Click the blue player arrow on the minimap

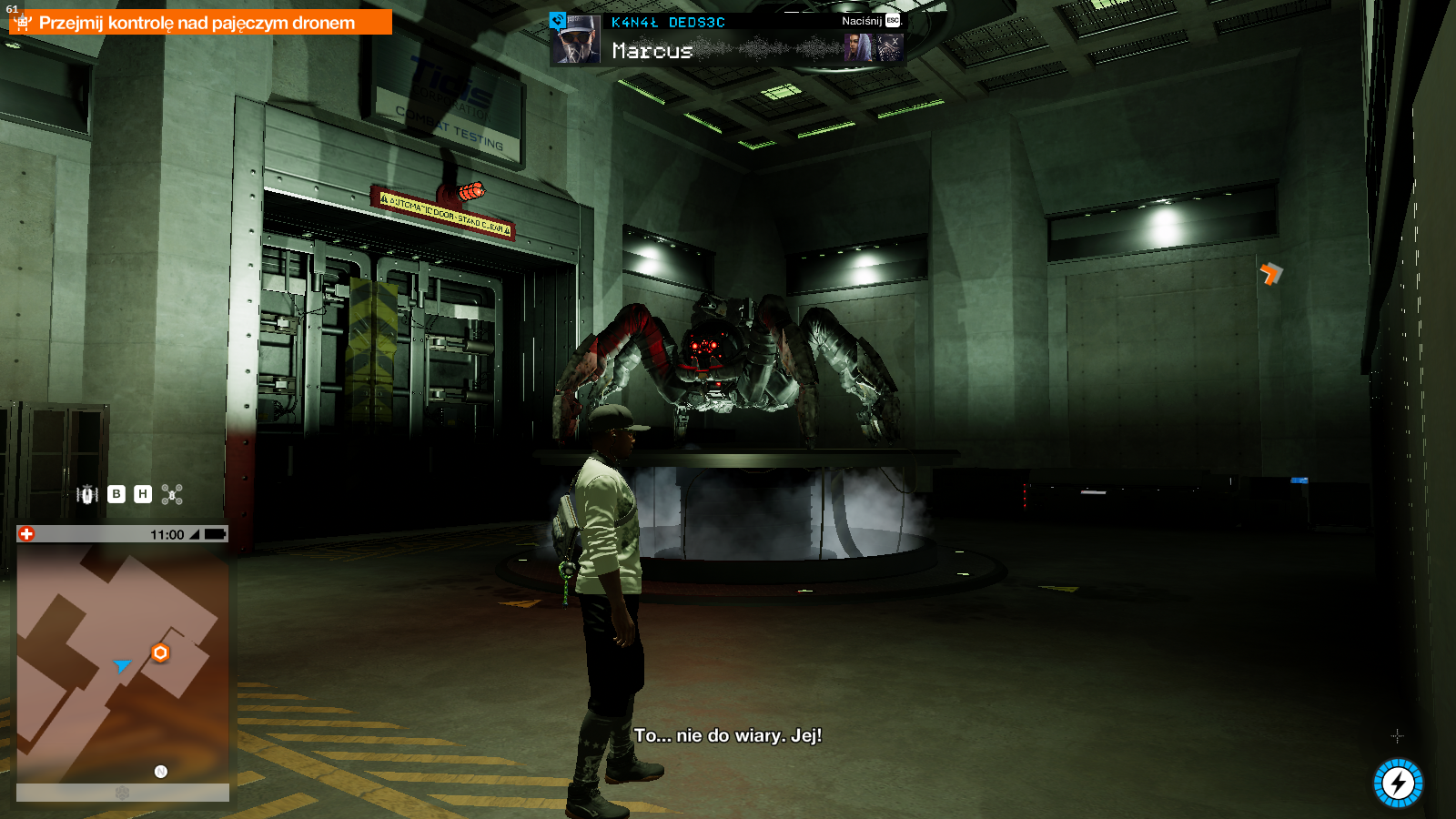122,666
